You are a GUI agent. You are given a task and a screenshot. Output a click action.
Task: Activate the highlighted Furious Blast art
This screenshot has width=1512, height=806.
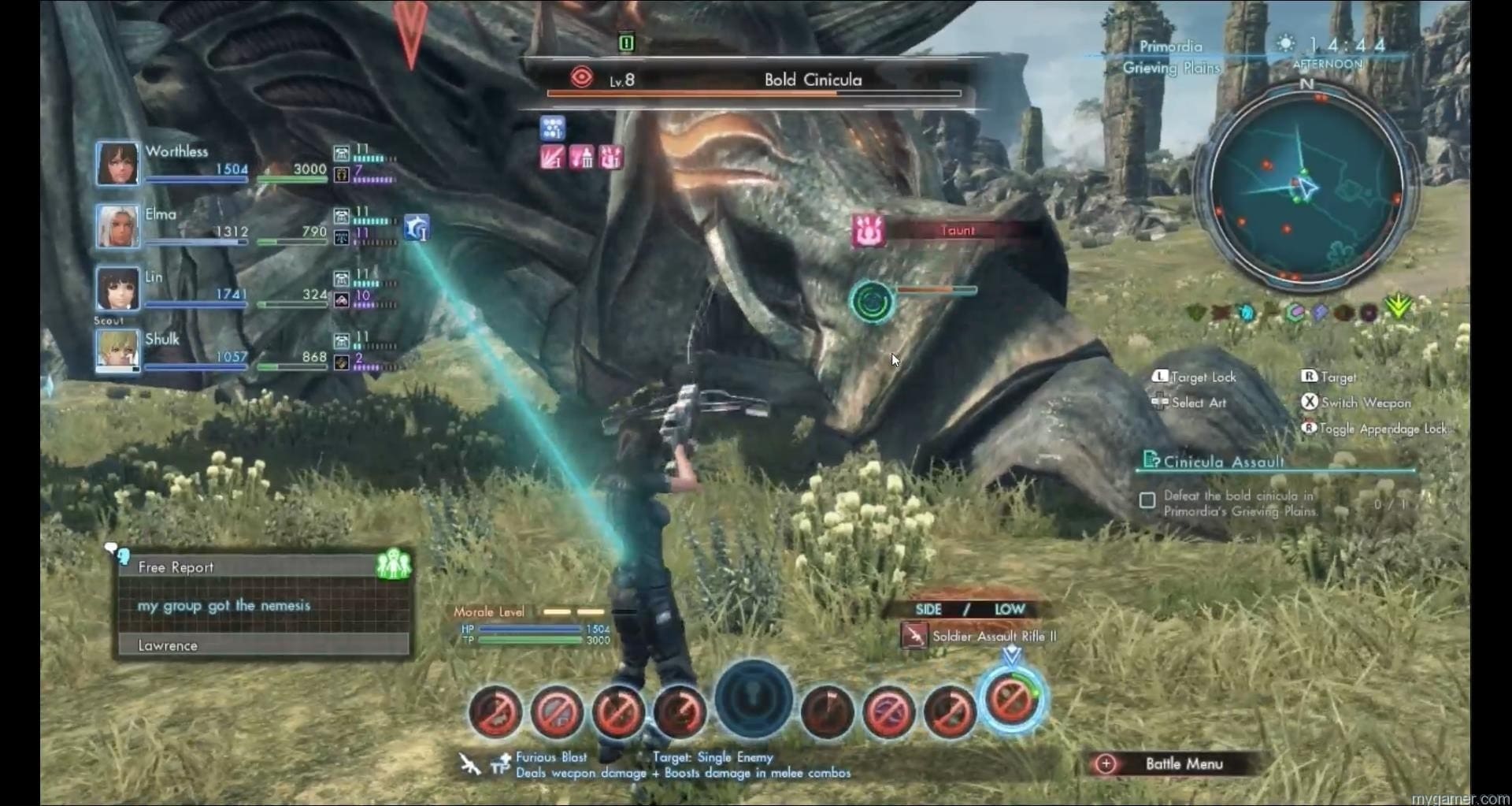1012,700
